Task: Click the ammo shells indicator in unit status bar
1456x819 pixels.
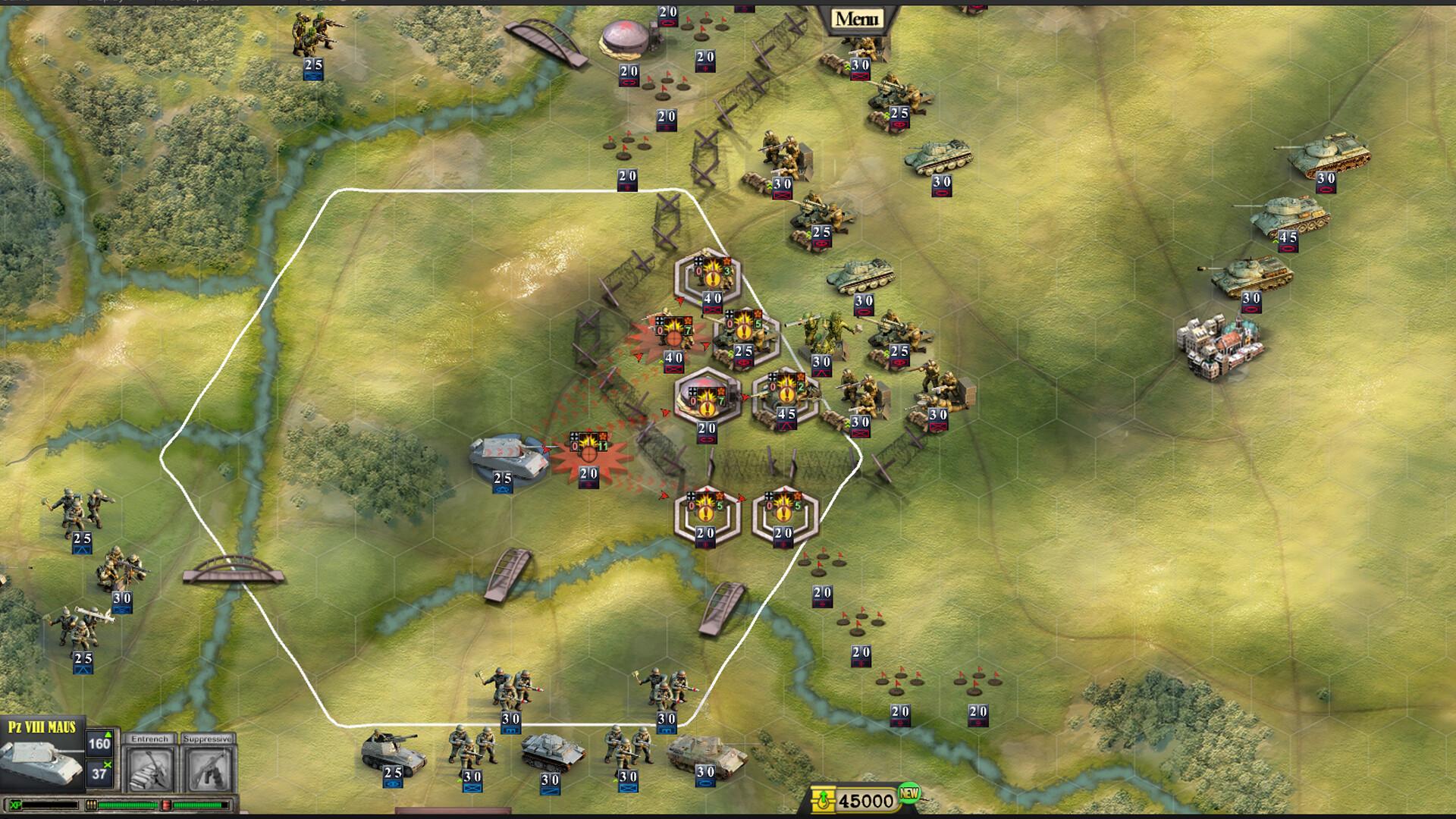Action: click(x=93, y=805)
